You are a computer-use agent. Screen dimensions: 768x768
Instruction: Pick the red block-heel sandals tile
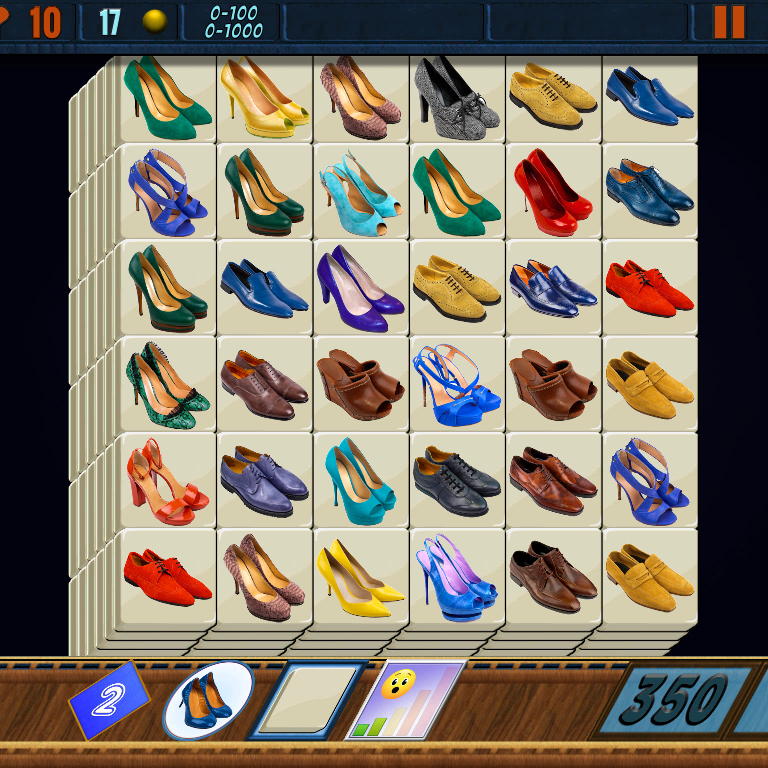[x=167, y=480]
